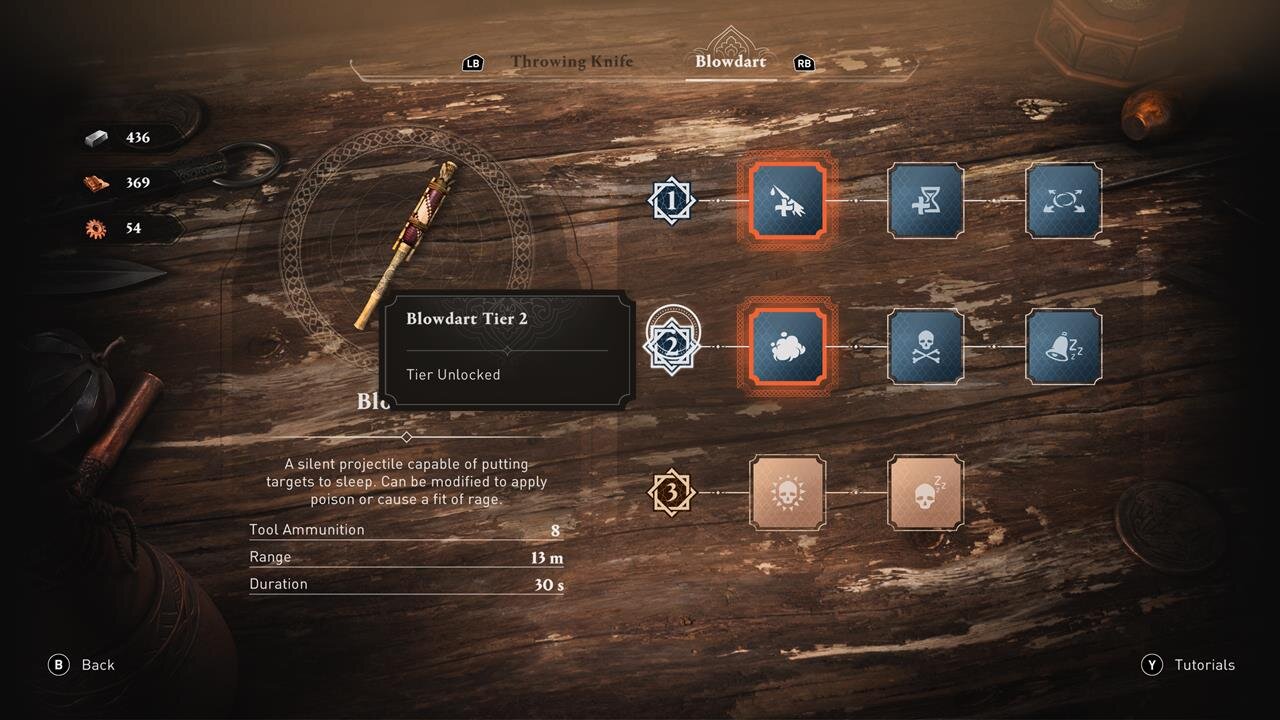Screen dimensions: 1280x720
Task: Select the Tier 3 badge
Action: (672, 492)
